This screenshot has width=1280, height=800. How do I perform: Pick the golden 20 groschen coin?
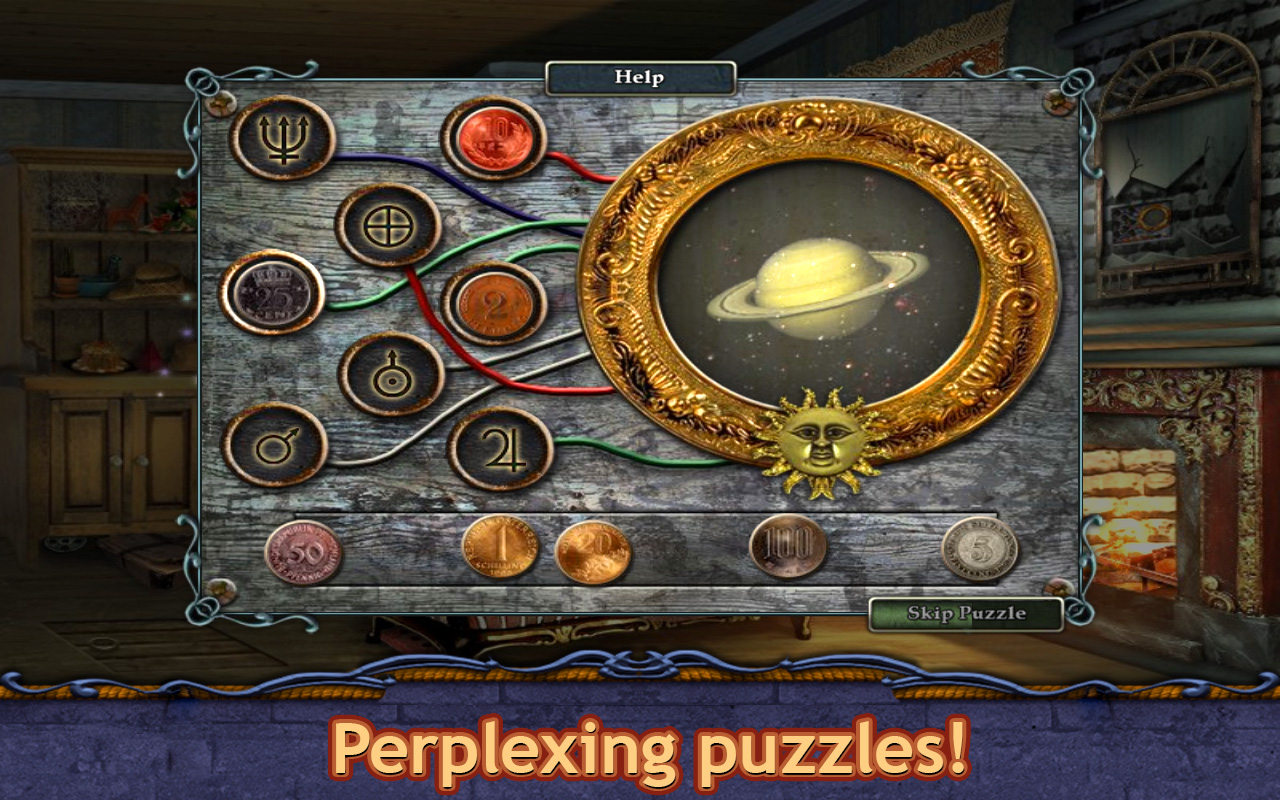[592, 549]
